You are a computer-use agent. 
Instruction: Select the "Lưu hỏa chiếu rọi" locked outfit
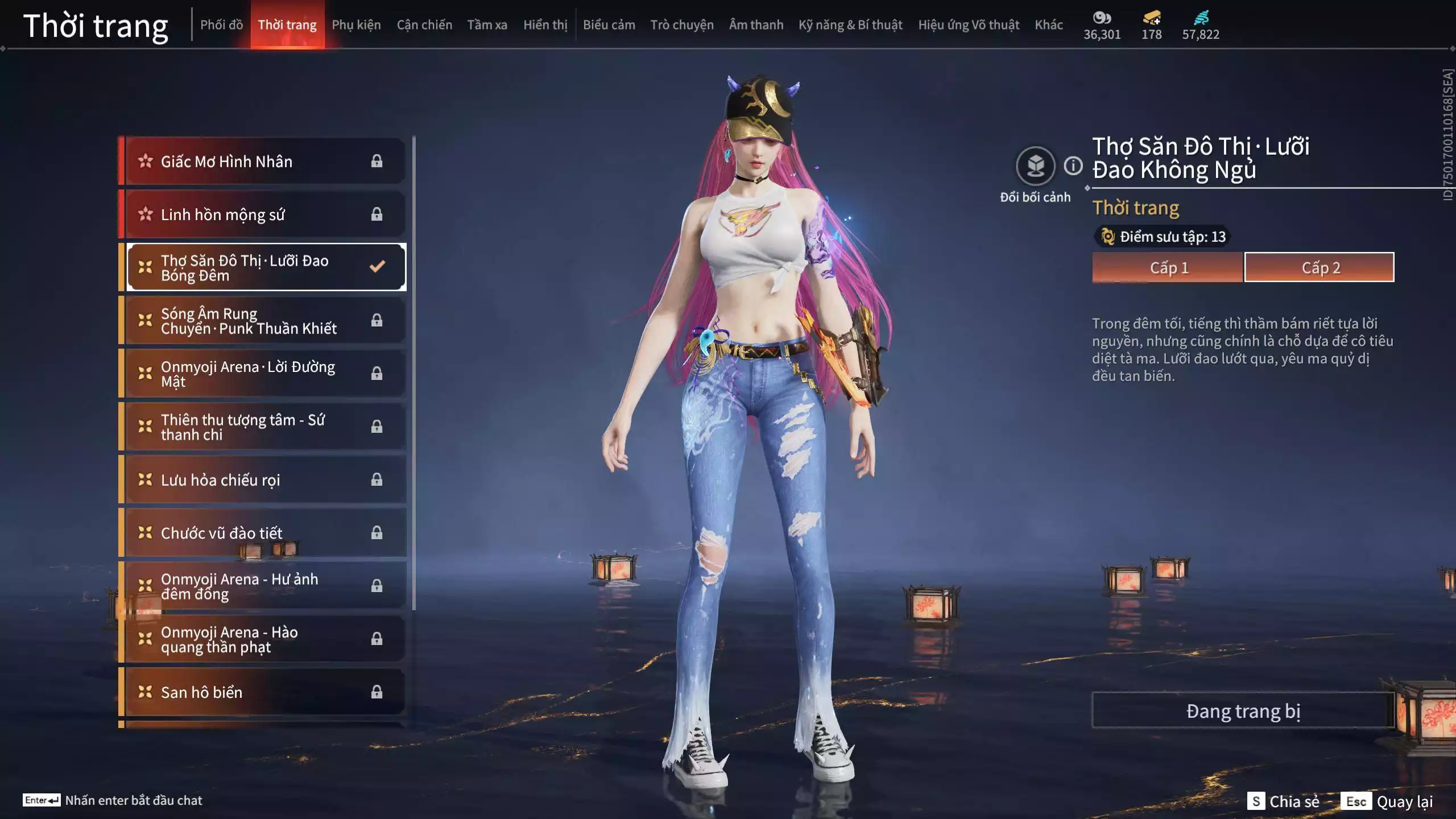pos(220,479)
